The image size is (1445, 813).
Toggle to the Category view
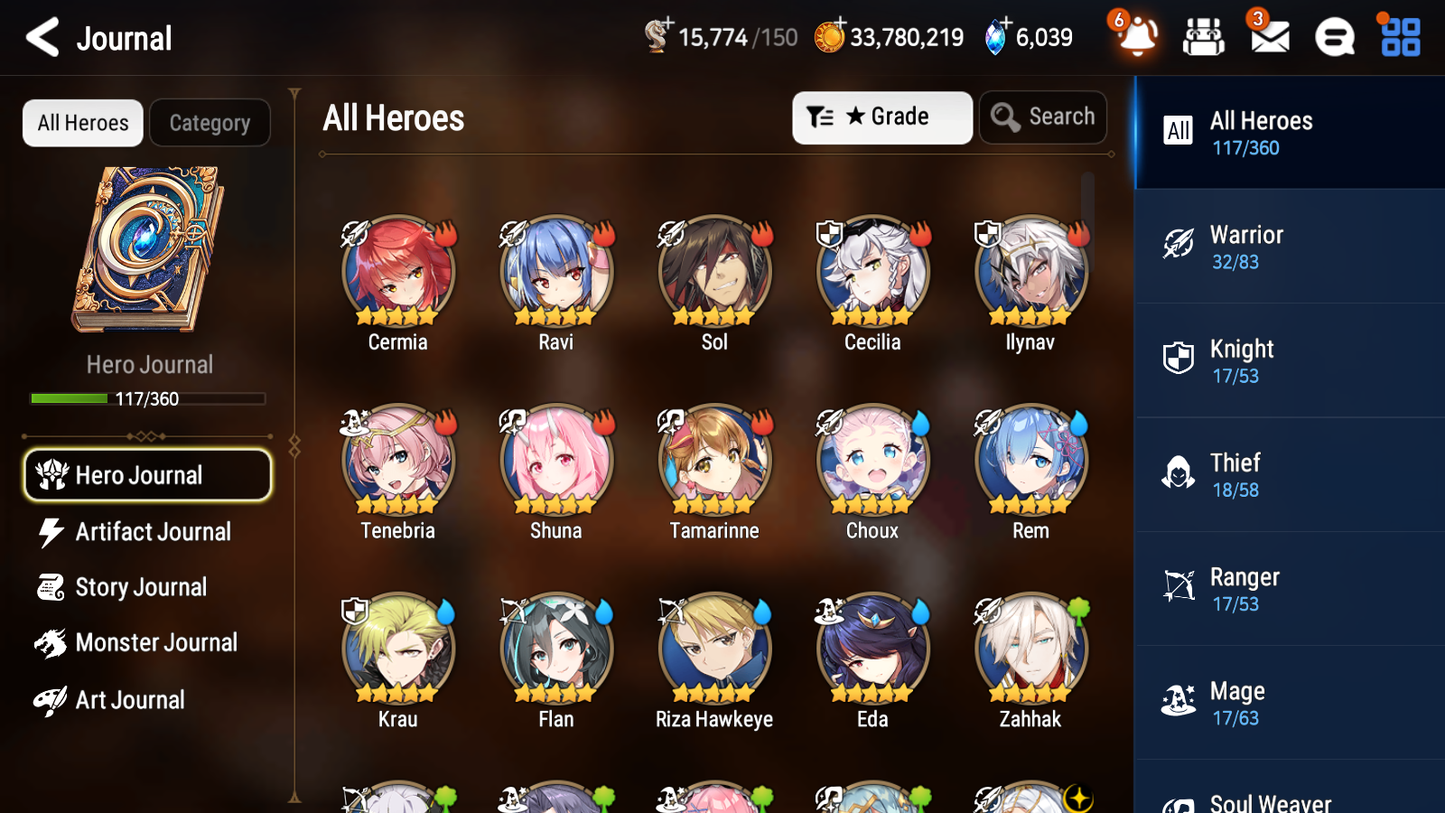[x=209, y=122]
